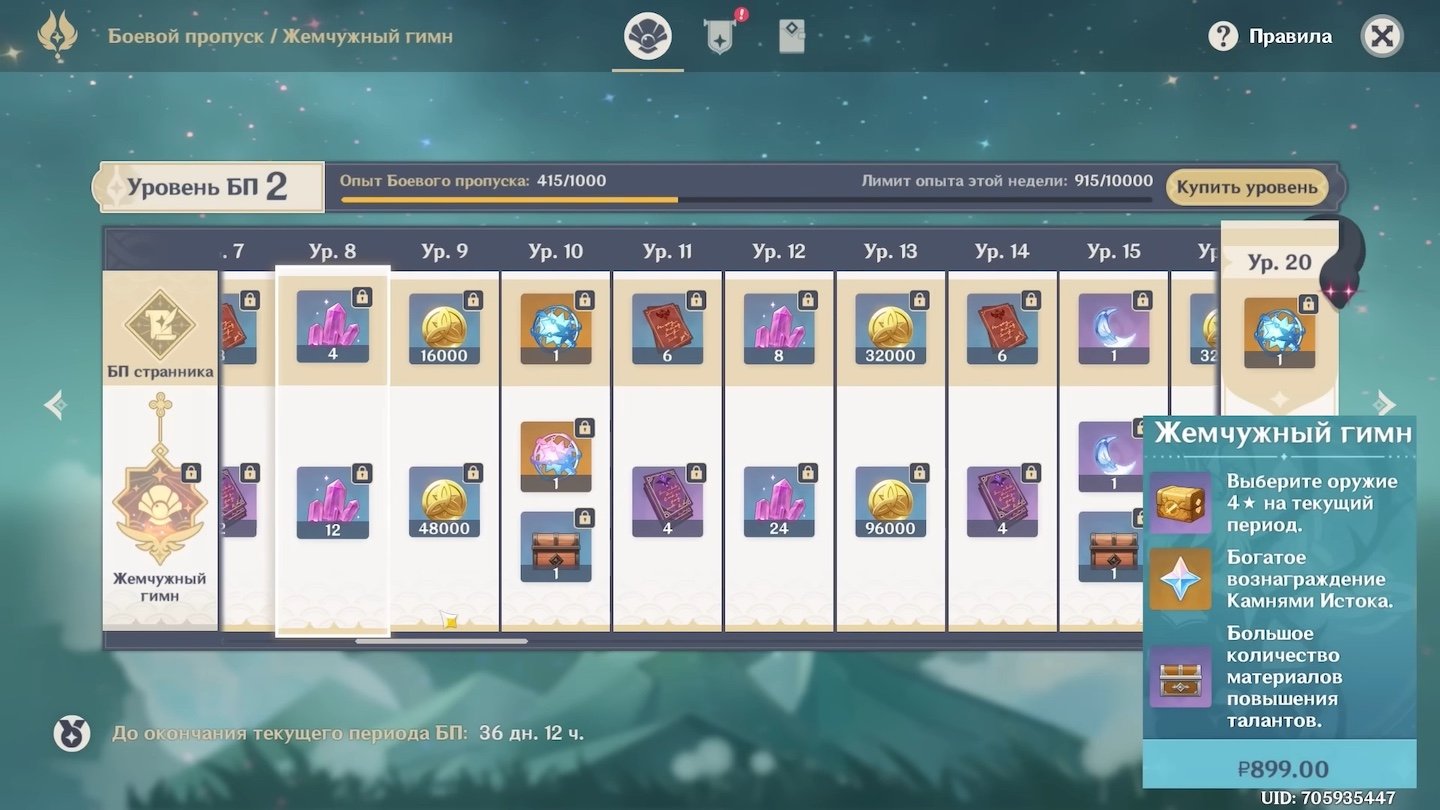The width and height of the screenshot is (1440, 810).
Task: Select the level 13 reward of 32000 Mora
Action: pos(890,328)
